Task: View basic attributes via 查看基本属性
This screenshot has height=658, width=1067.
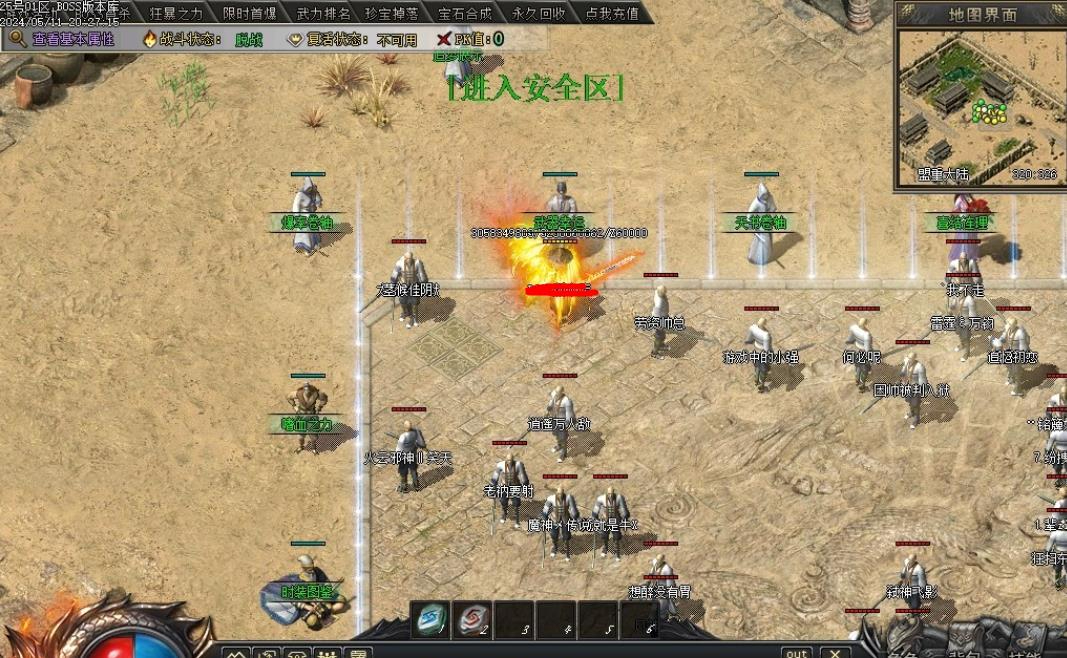Action: (x=63, y=39)
